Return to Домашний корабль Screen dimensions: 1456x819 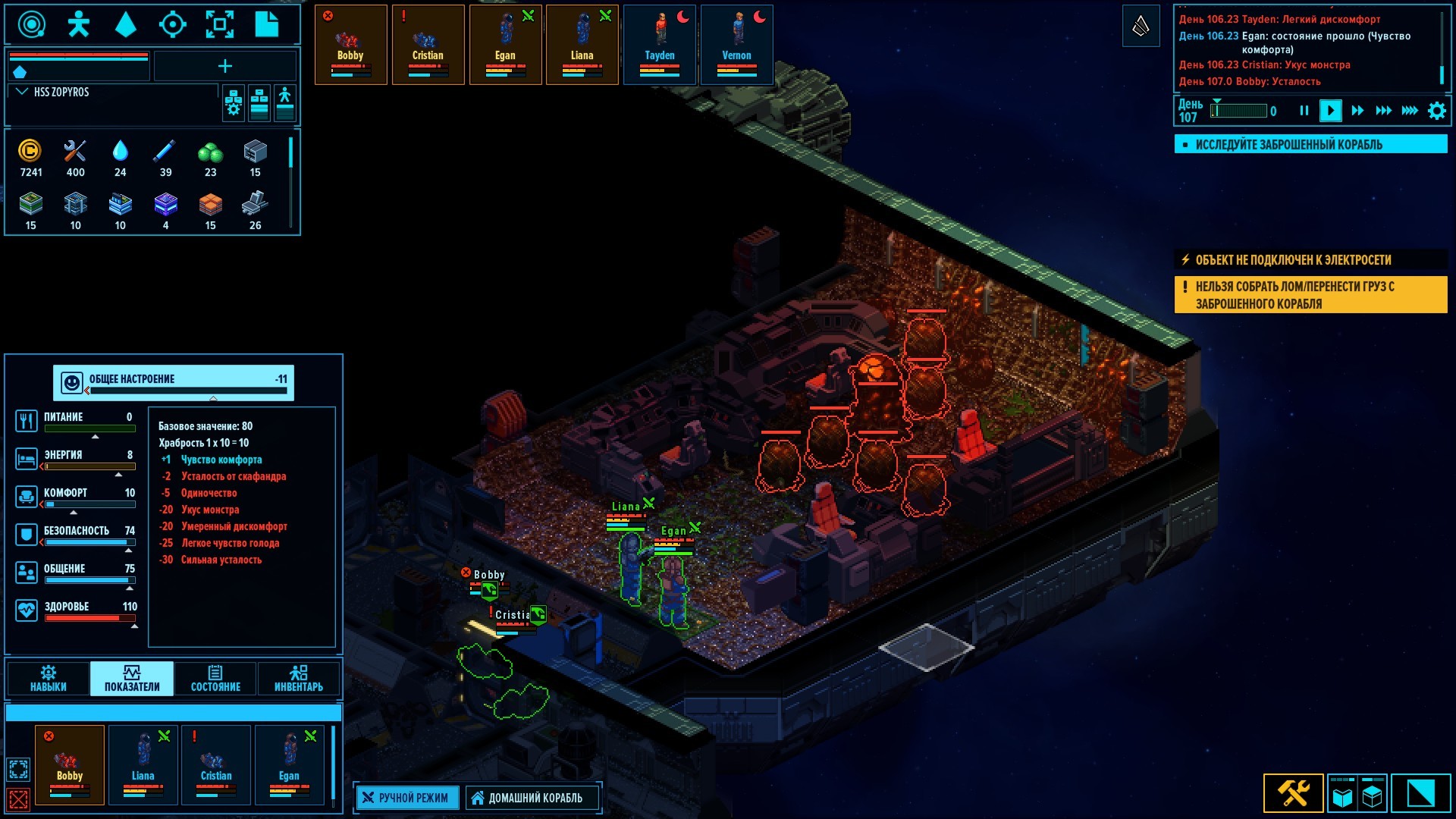coord(533,798)
